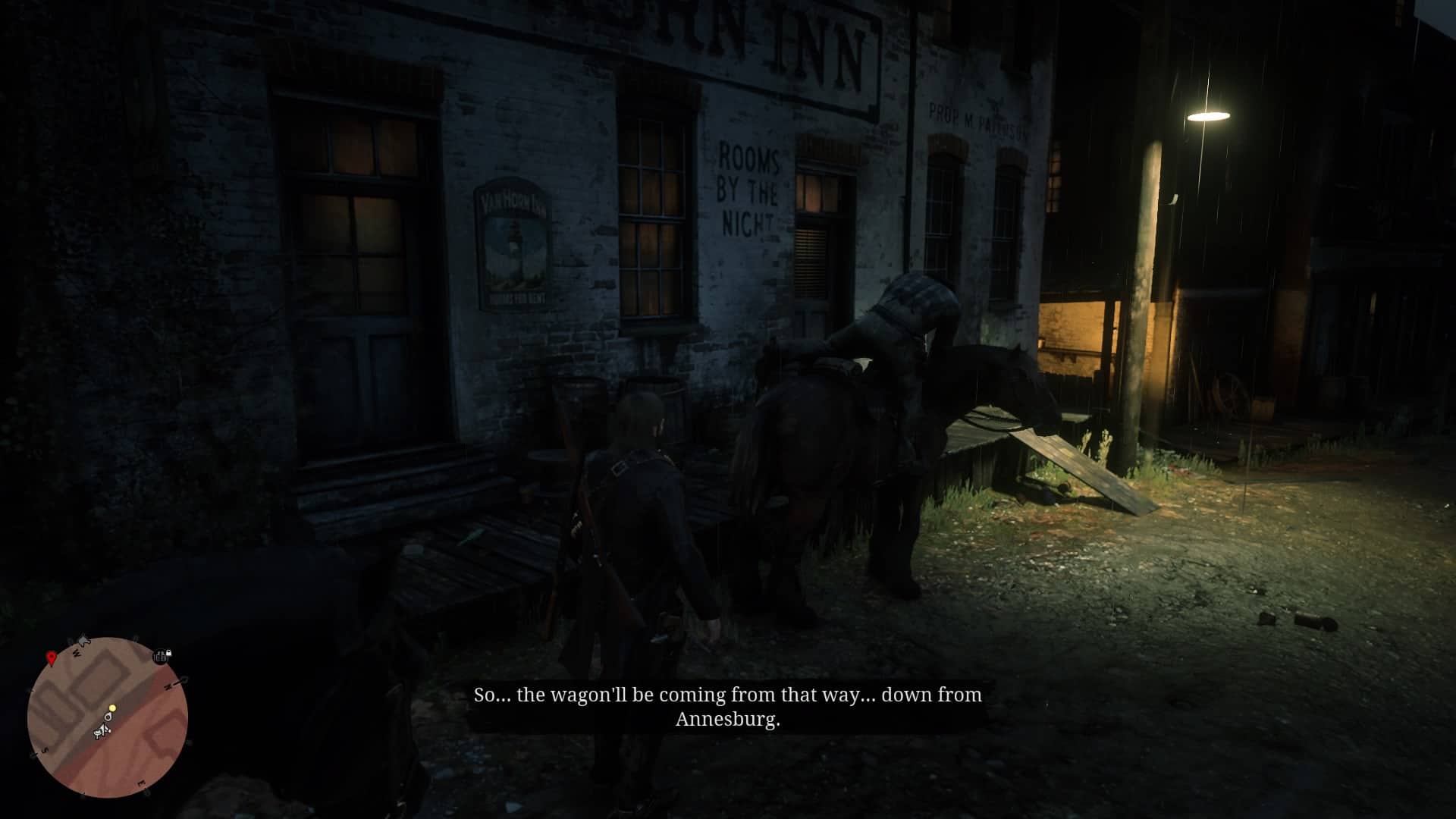Click the yellow mission objective dot on minimap
Screen dimensions: 1456x819
point(112,708)
